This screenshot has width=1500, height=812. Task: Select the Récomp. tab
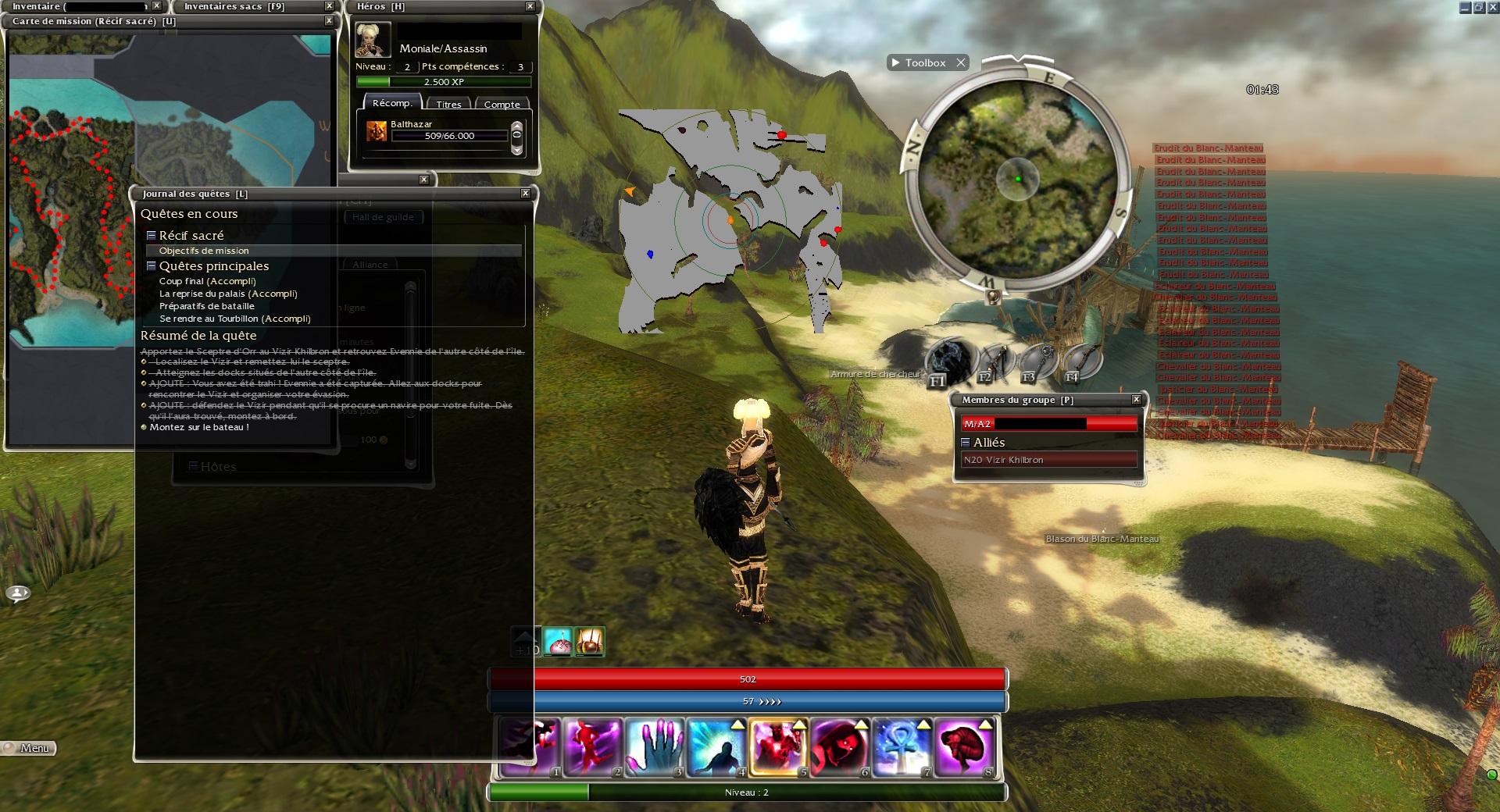pos(392,103)
